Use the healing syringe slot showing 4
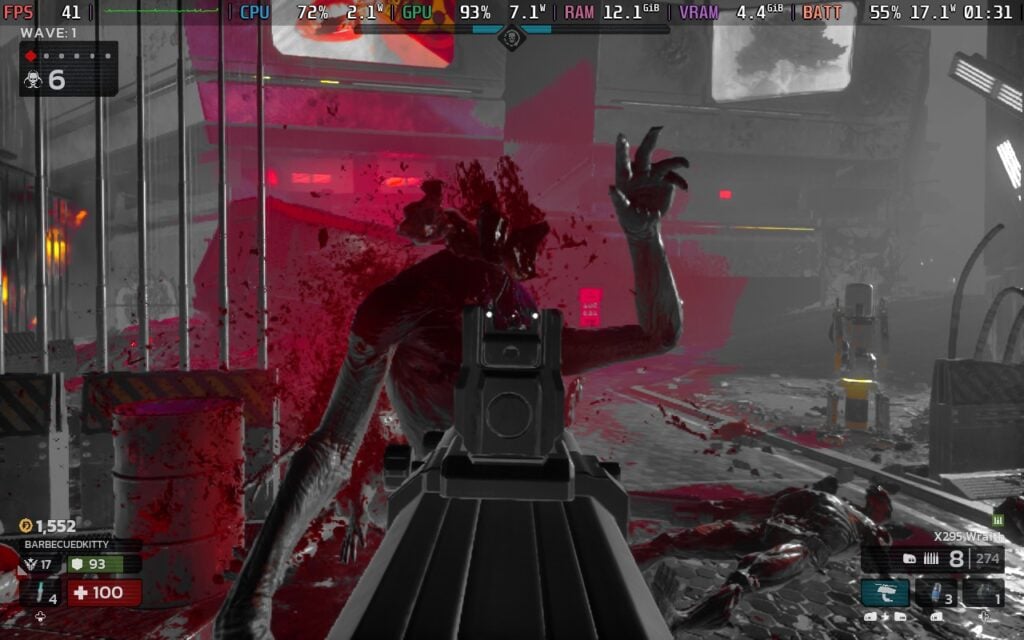The height and width of the screenshot is (640, 1024). 40,593
